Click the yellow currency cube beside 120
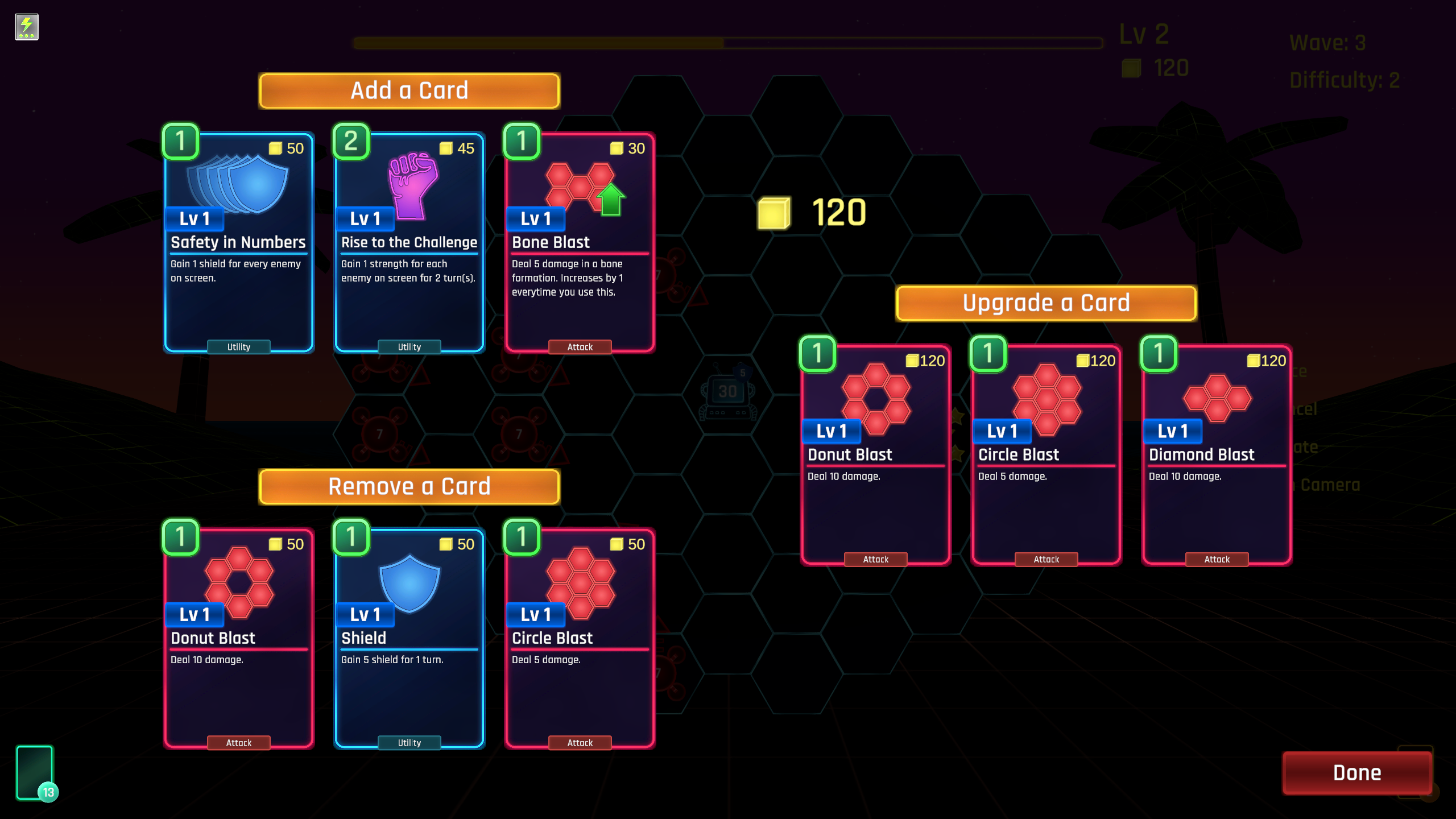1456x819 pixels. [x=775, y=214]
